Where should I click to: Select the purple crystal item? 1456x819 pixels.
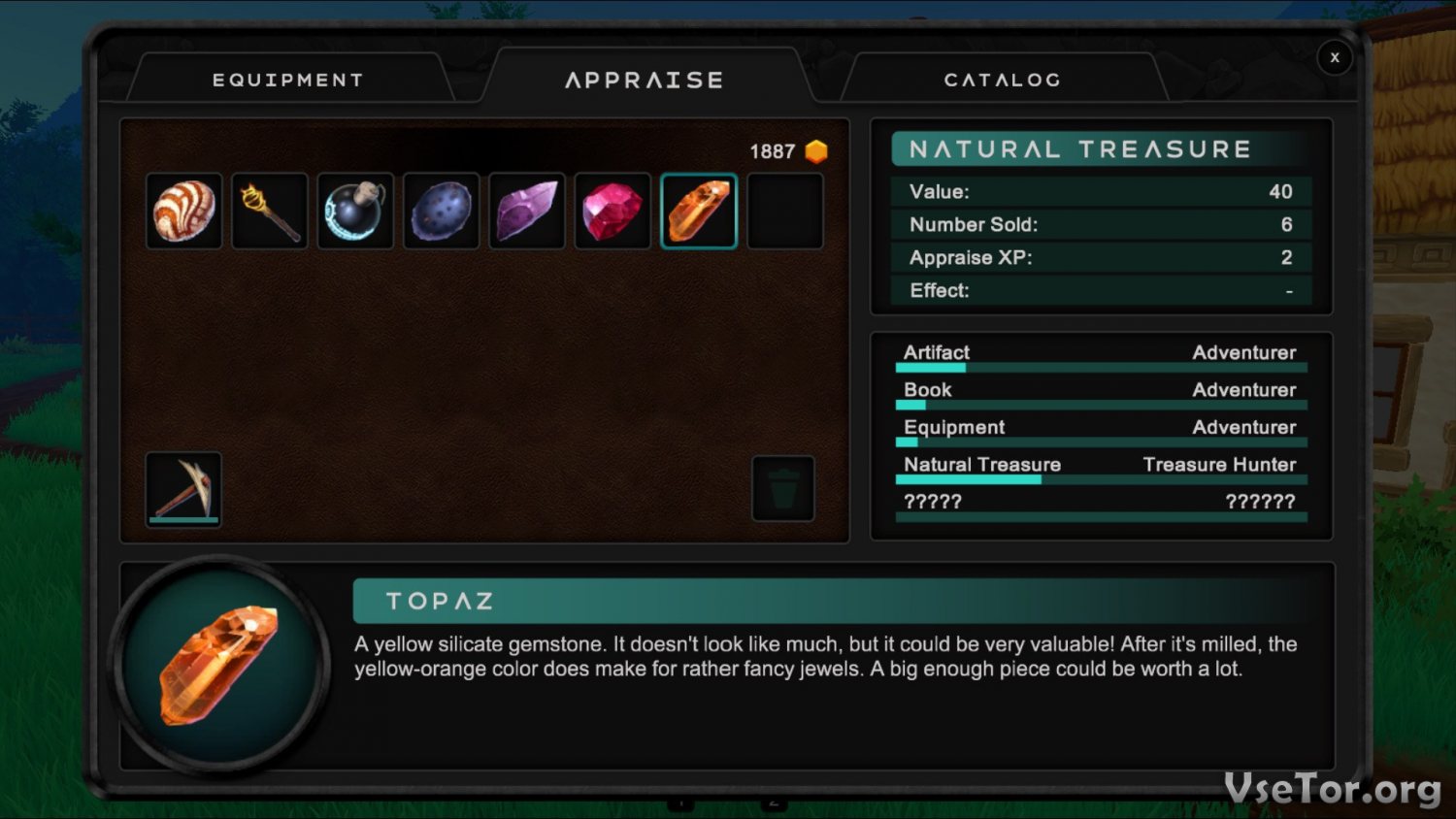pos(527,212)
